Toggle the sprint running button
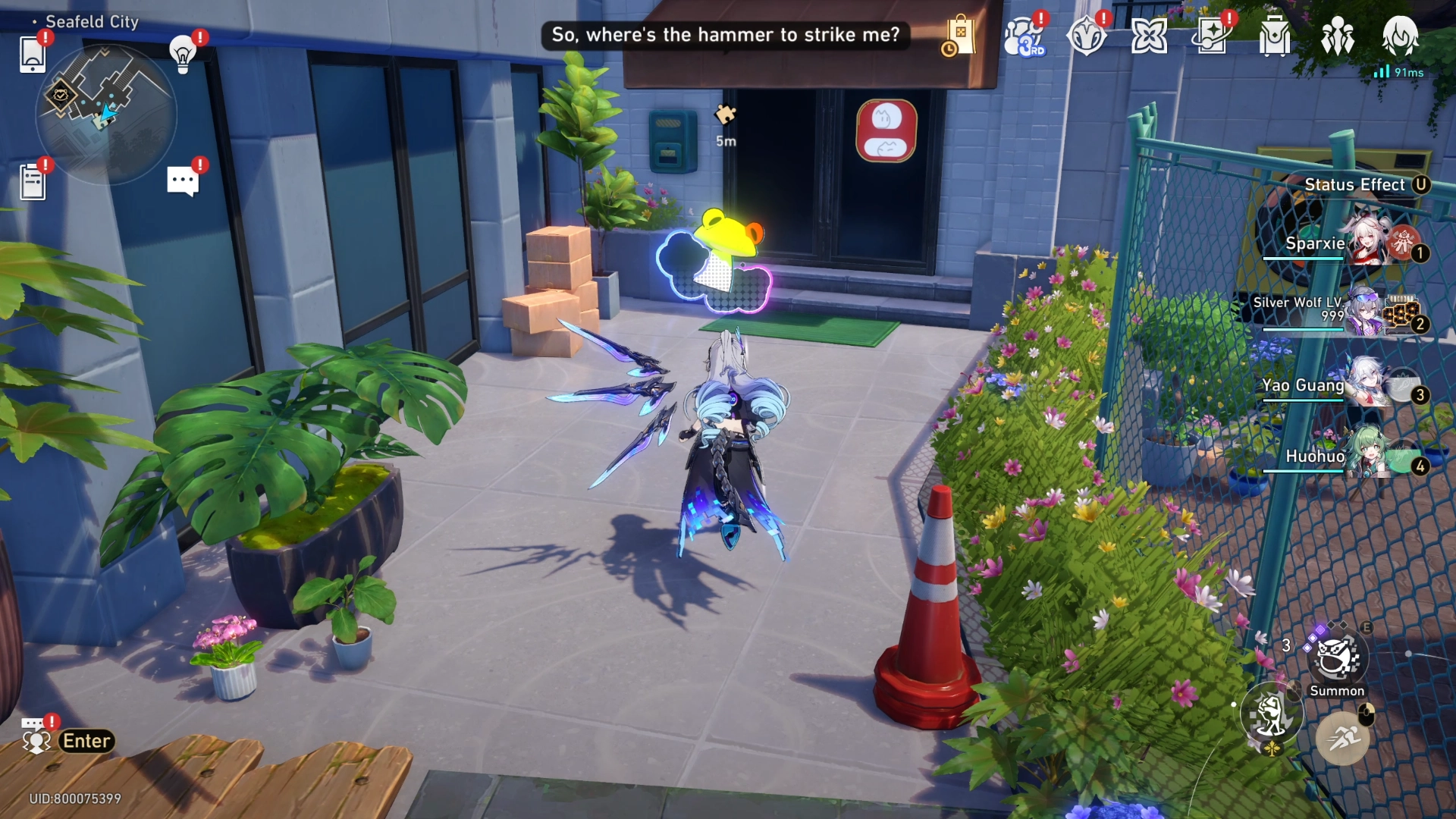 click(1342, 737)
